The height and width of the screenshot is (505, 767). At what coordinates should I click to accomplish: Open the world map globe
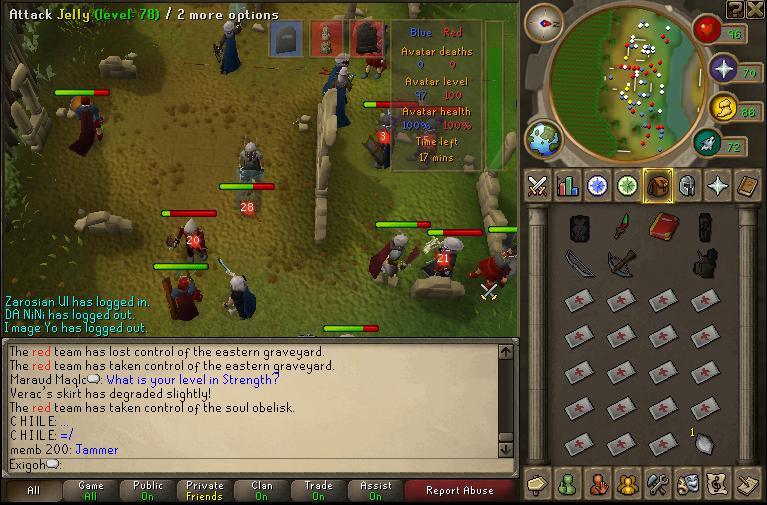544,139
